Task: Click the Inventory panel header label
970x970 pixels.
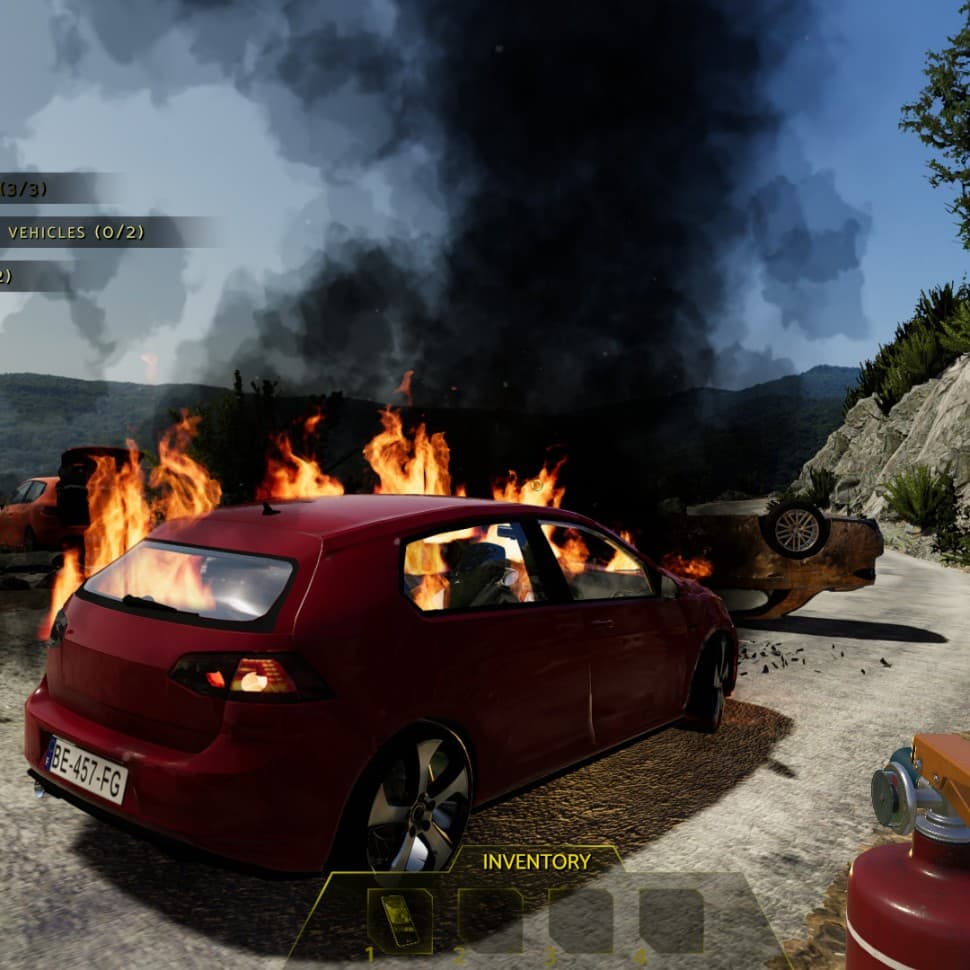Action: [536, 861]
